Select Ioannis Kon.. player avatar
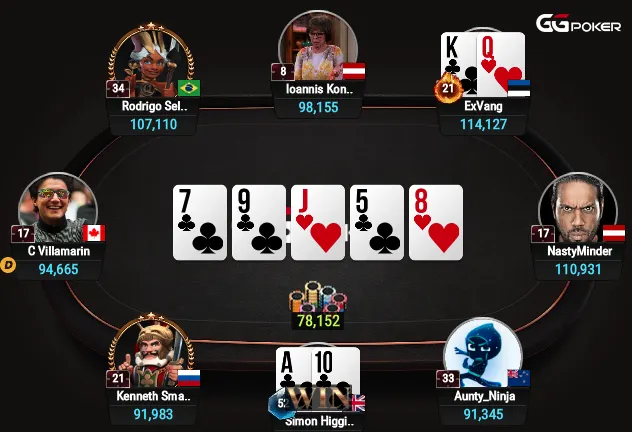This screenshot has height=432, width=632. click(x=318, y=48)
